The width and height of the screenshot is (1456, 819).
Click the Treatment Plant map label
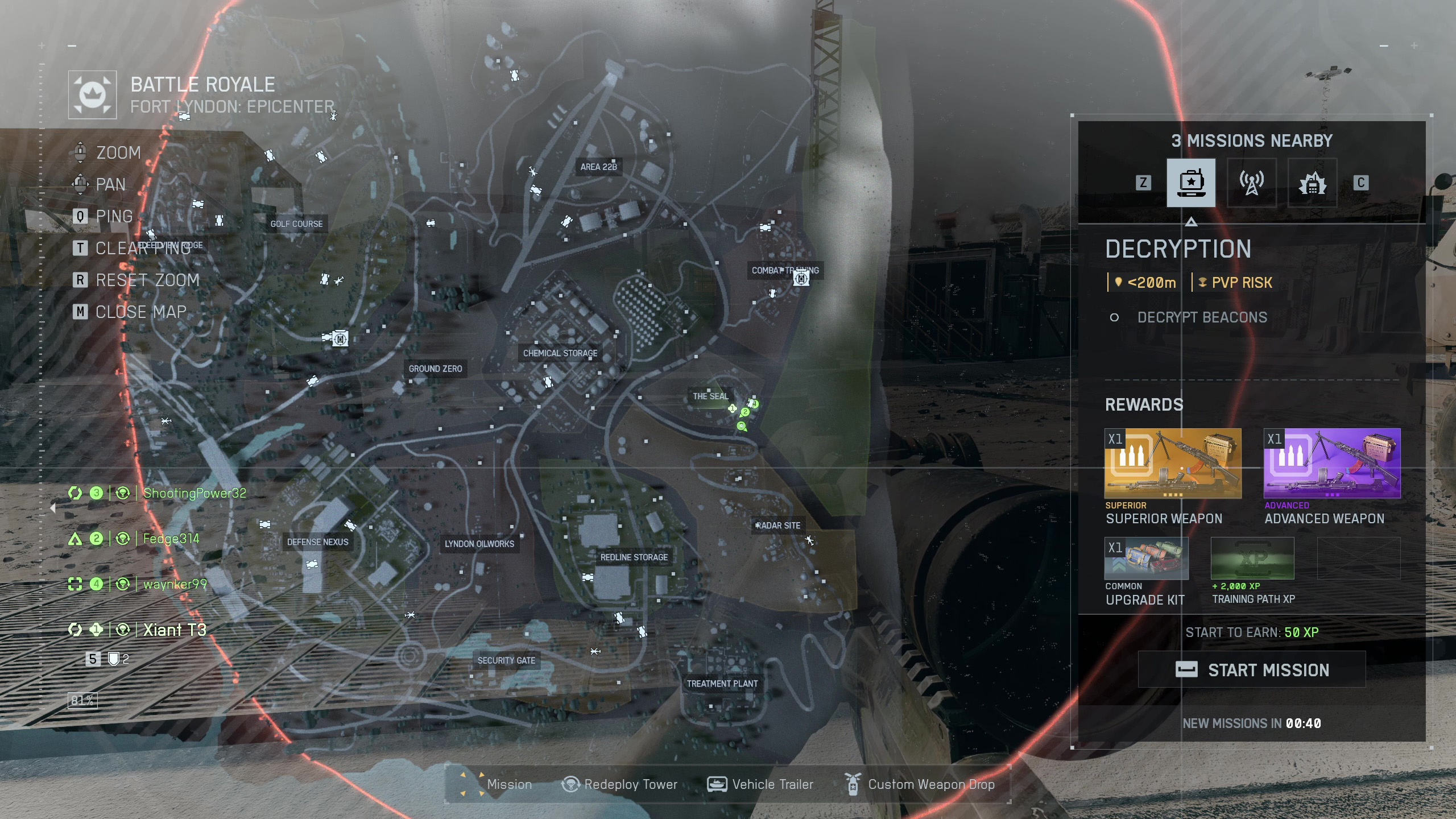(722, 684)
